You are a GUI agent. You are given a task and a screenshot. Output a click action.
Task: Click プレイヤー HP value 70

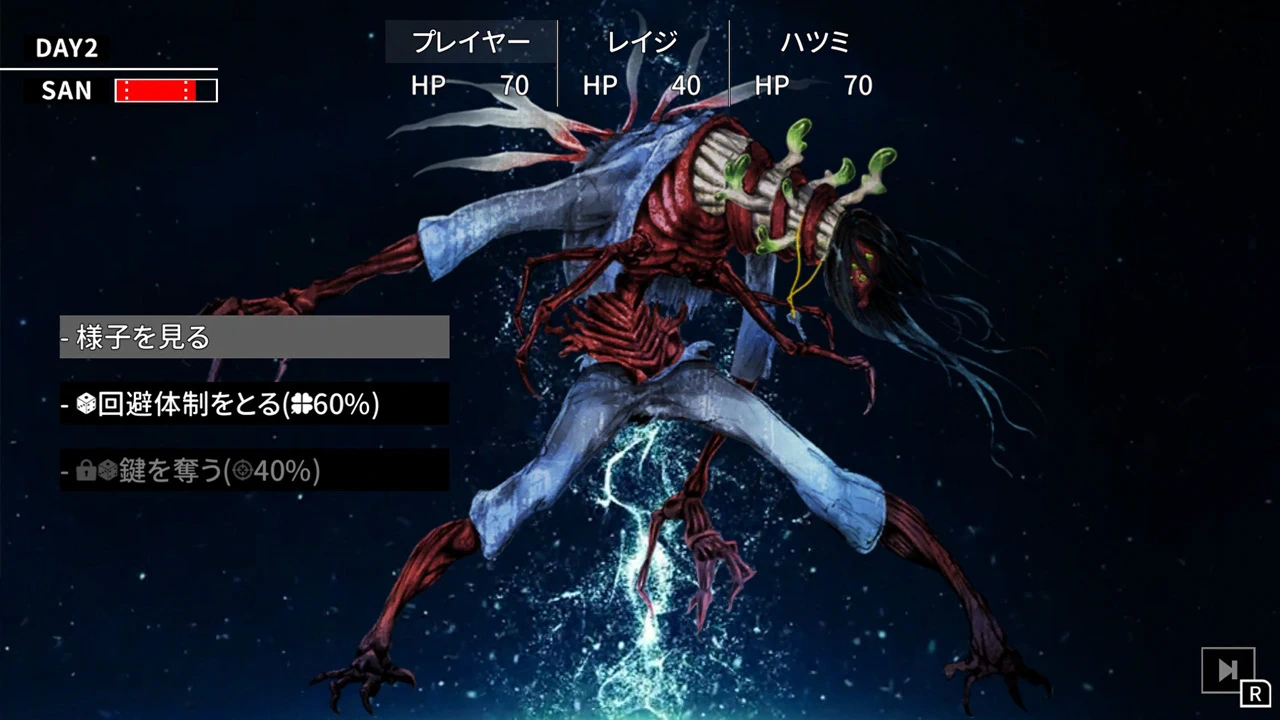click(x=514, y=86)
